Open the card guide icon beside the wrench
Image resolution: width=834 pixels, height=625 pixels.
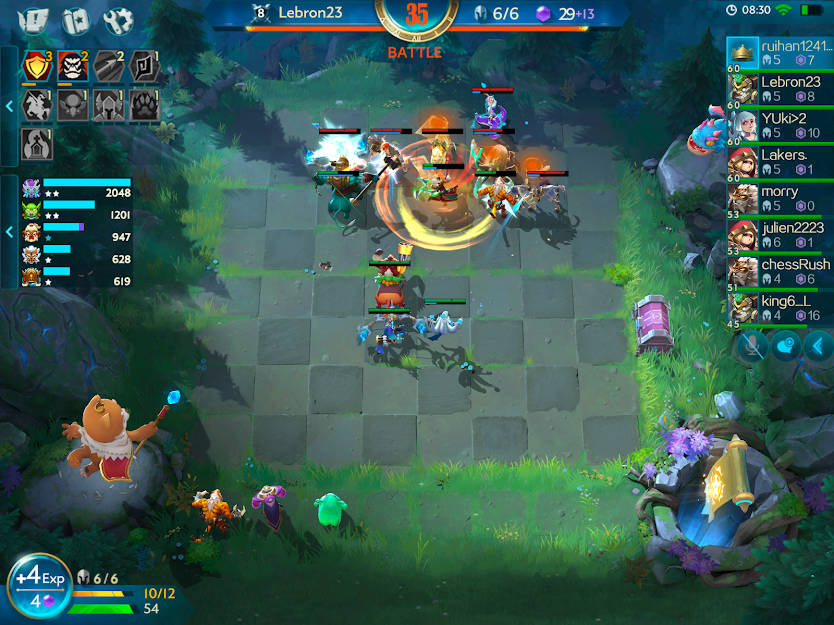[76, 20]
